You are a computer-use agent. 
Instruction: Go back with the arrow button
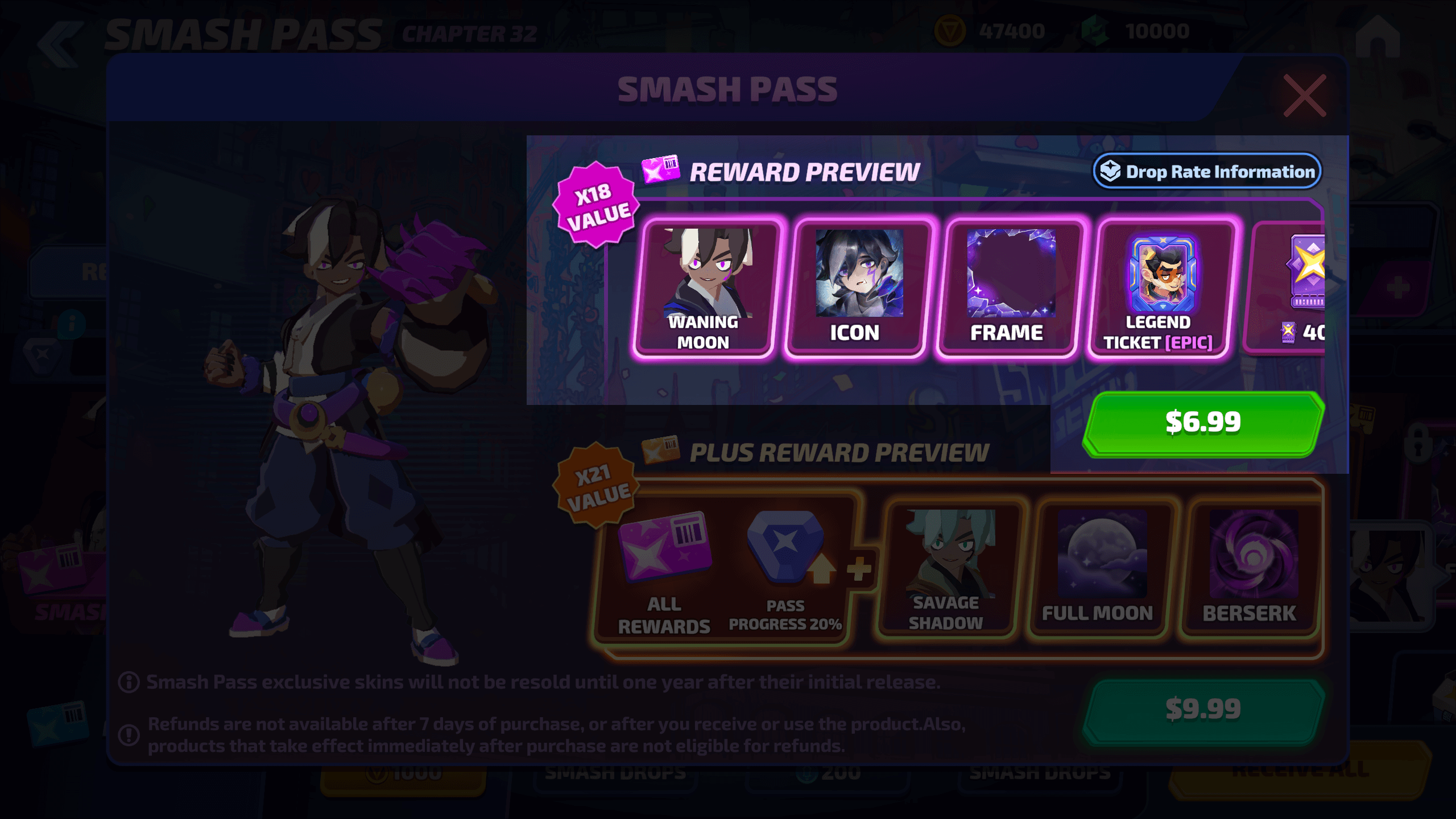[60, 44]
